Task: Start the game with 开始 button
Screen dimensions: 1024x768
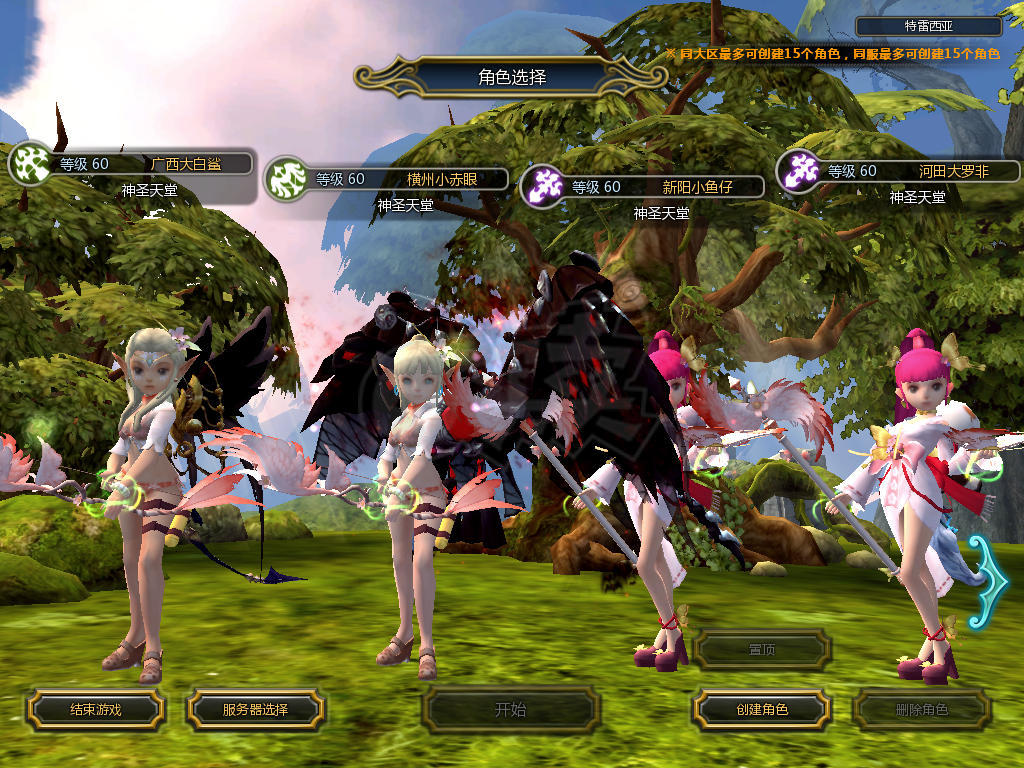Action: [x=511, y=710]
